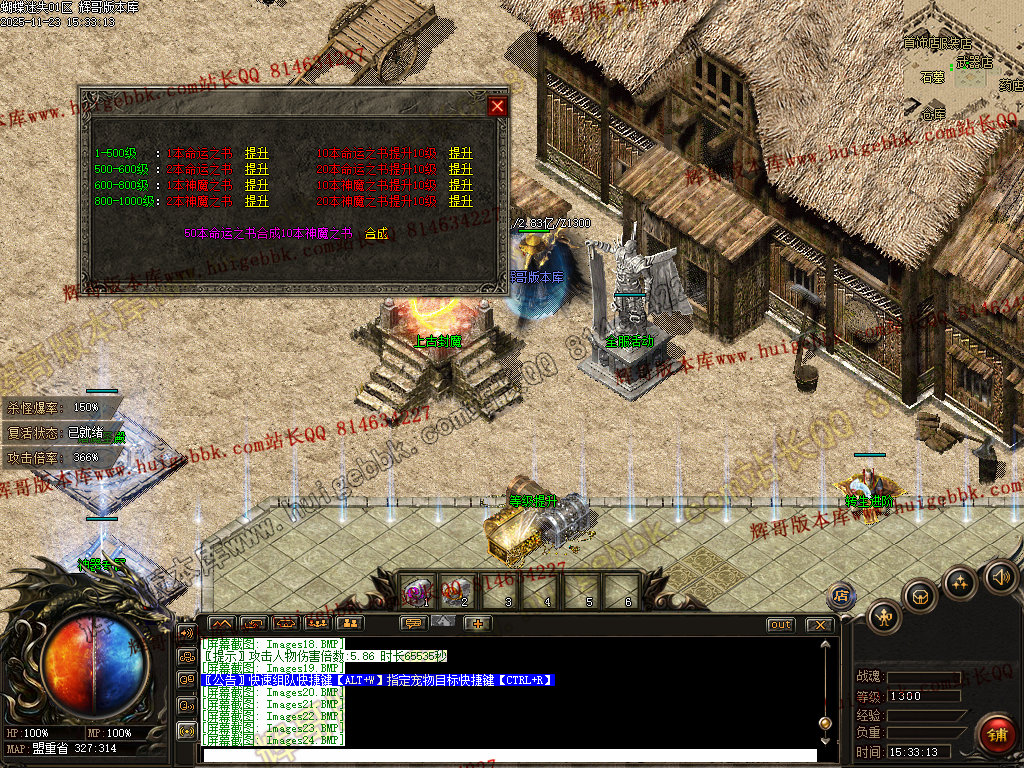Choose 提升 for 600-800级 with 1本神魔之书
Image resolution: width=1024 pixels, height=768 pixels.
coord(256,185)
